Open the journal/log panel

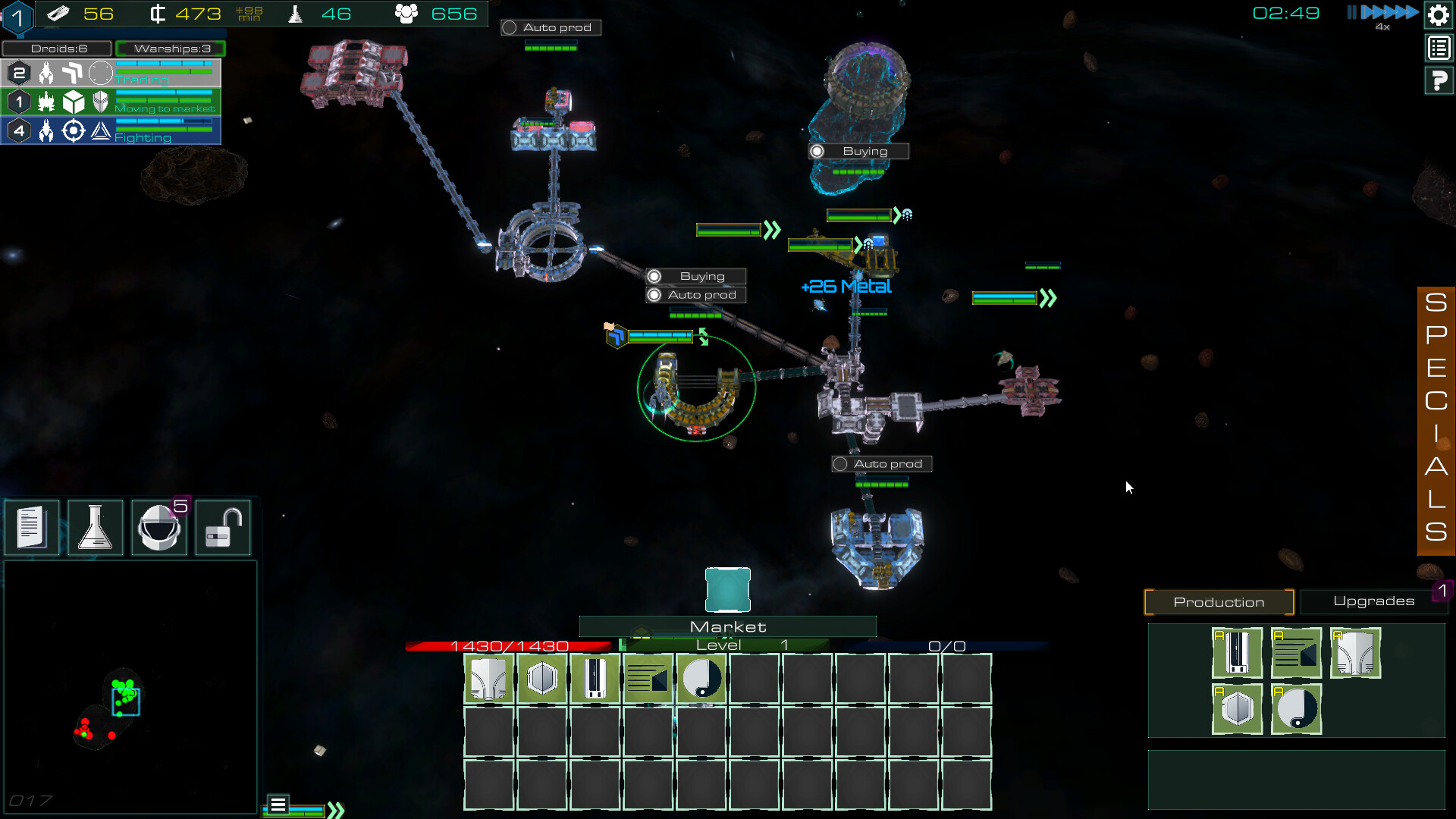pos(31,527)
